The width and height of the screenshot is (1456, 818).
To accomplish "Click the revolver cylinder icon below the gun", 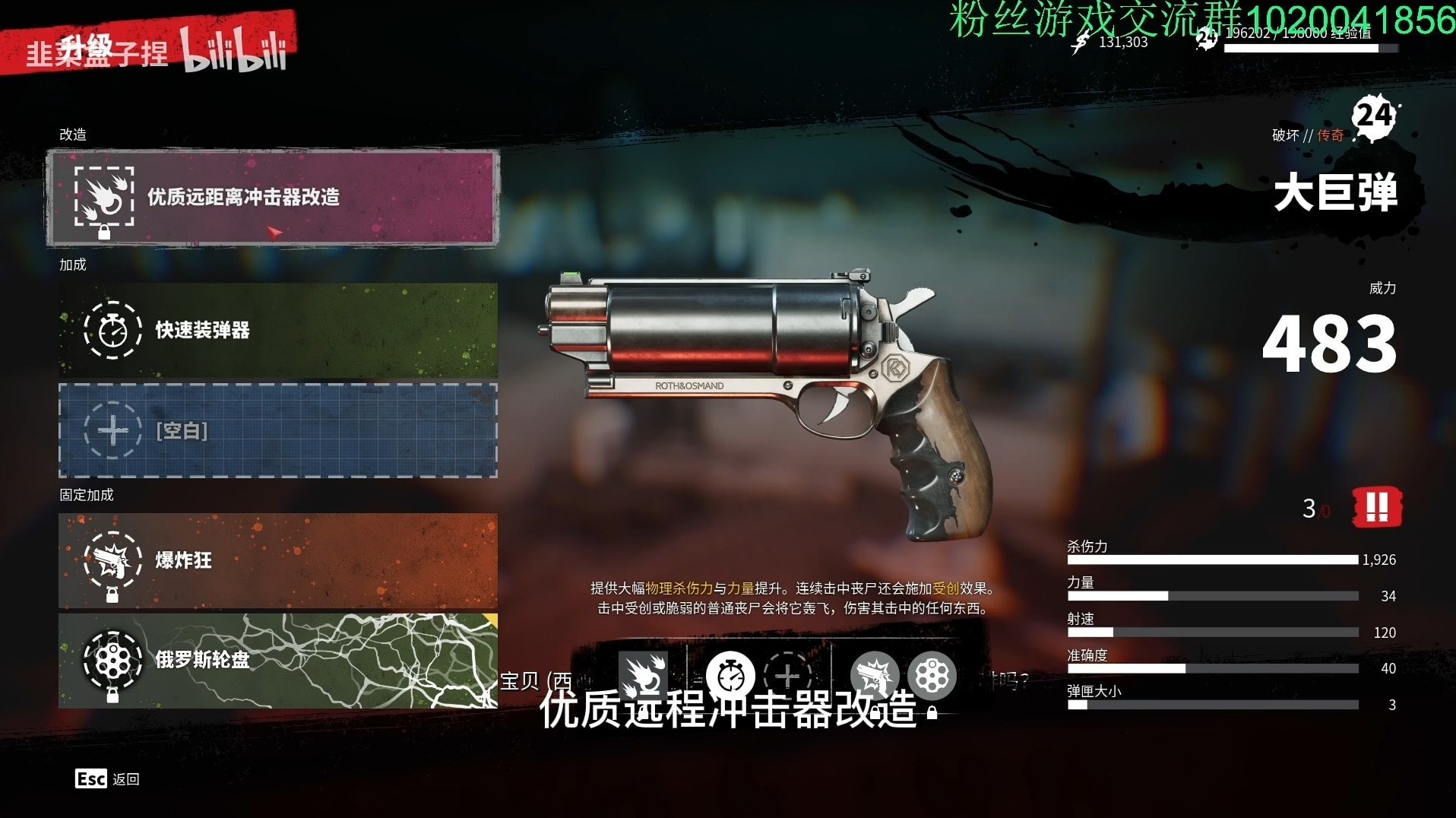I will coord(931,675).
